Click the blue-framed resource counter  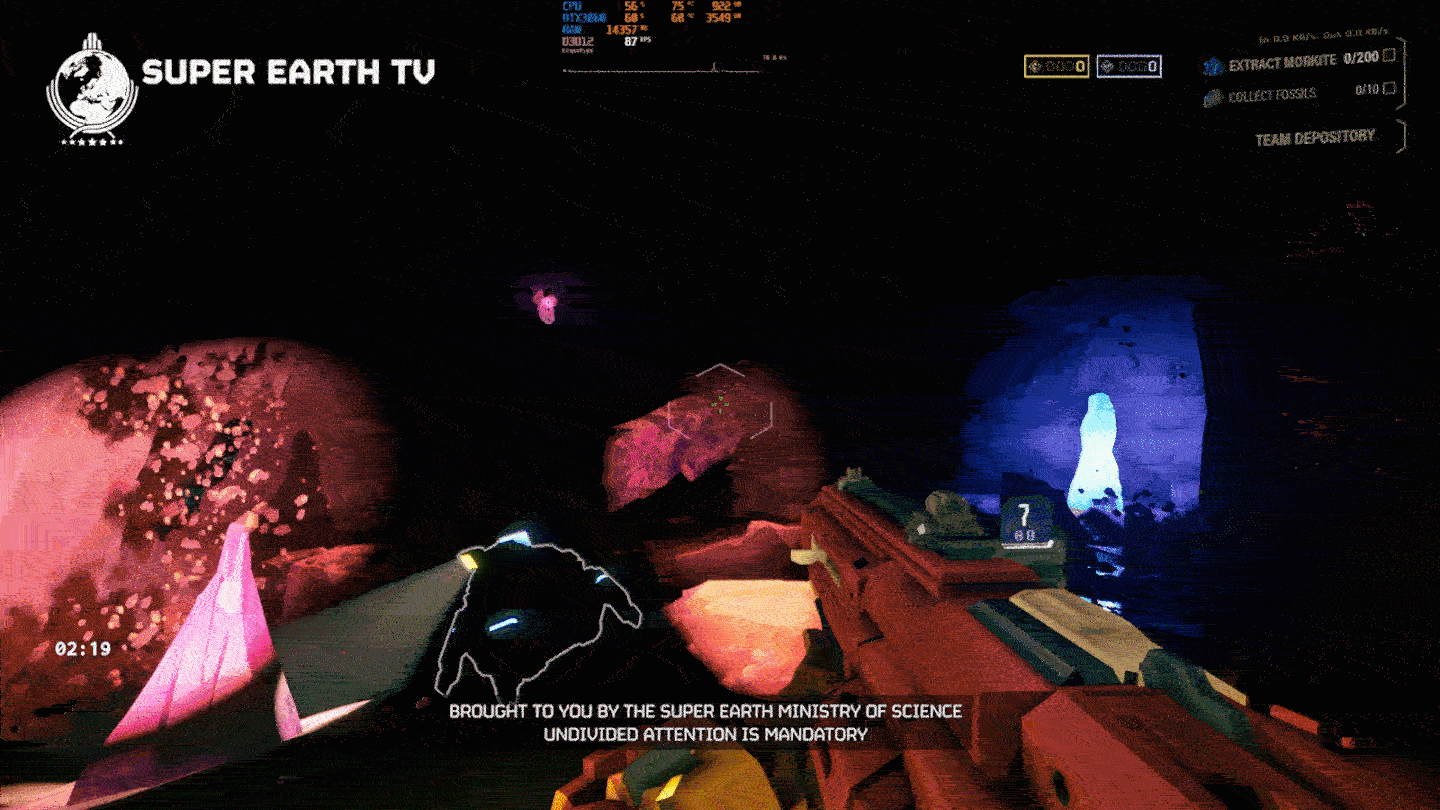point(1128,67)
